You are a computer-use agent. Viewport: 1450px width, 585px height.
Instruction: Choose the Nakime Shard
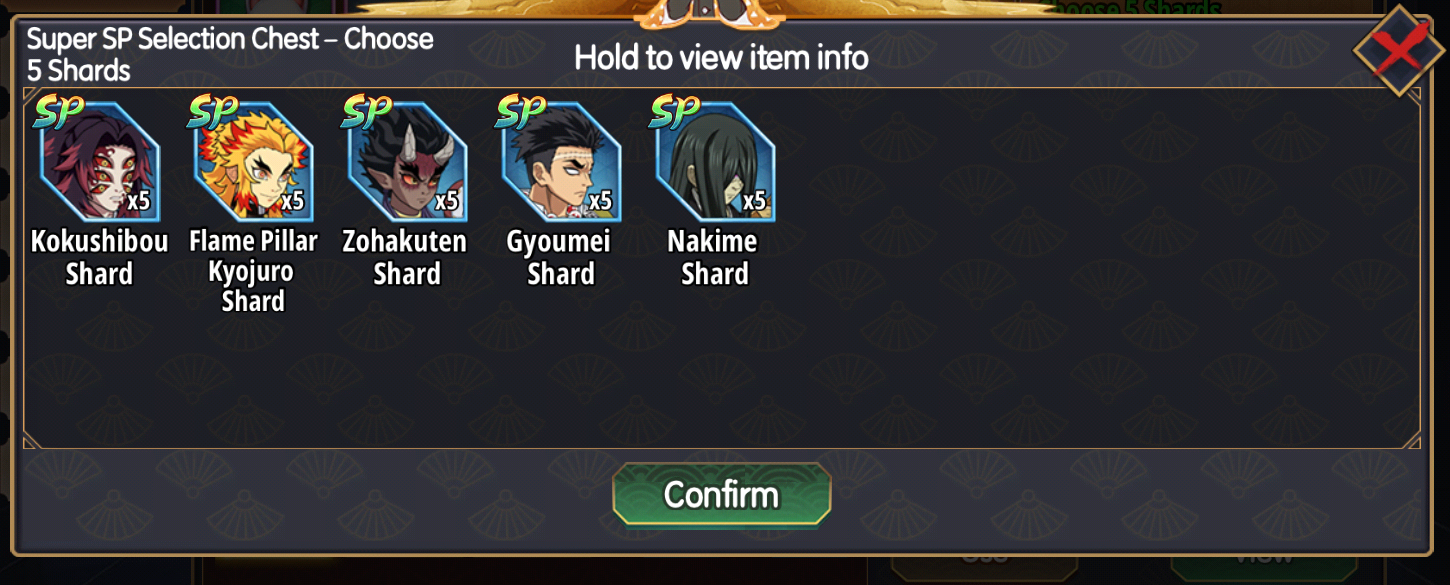pyautogui.click(x=715, y=162)
